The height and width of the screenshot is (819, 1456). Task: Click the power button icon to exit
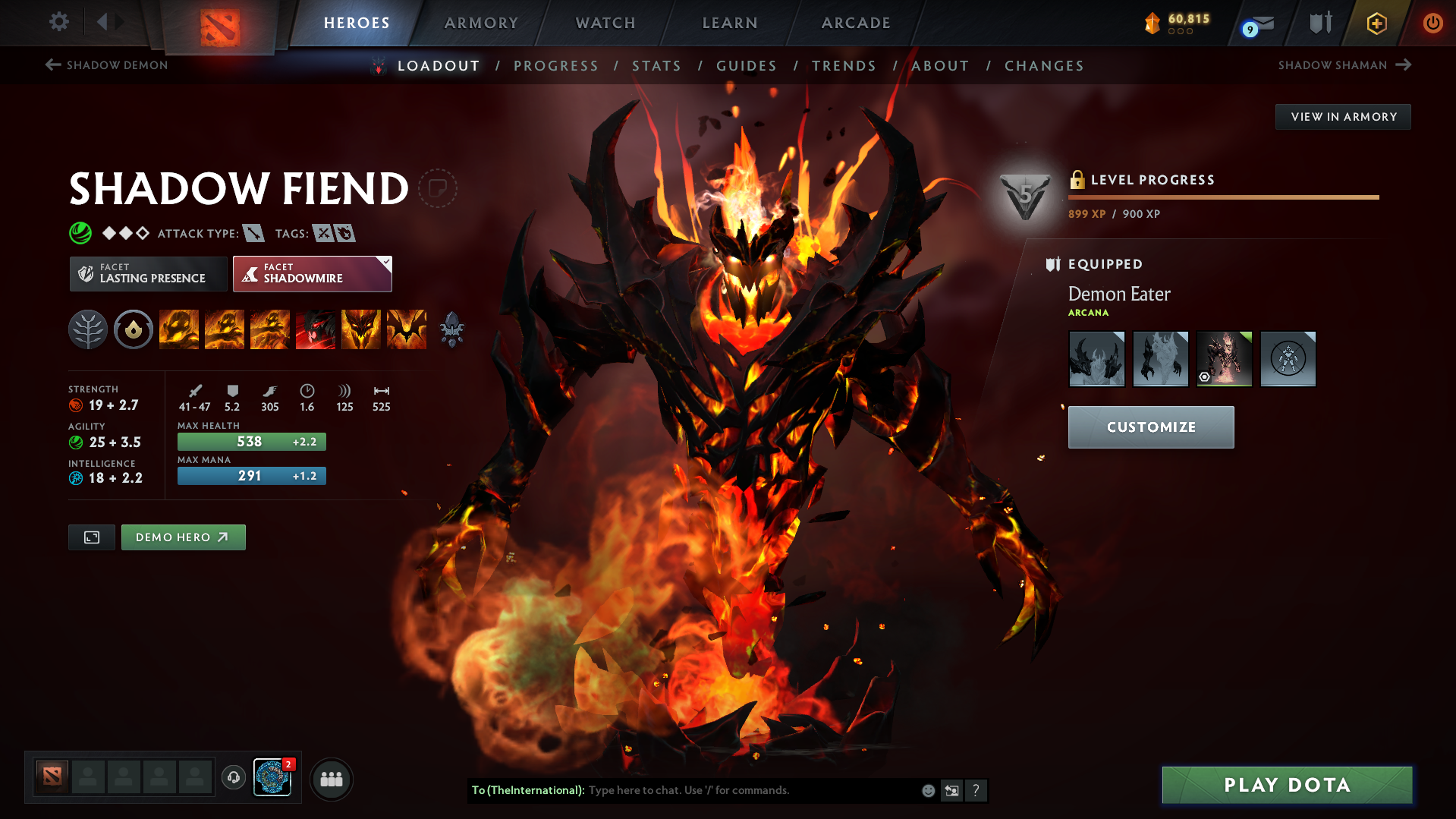(1433, 23)
